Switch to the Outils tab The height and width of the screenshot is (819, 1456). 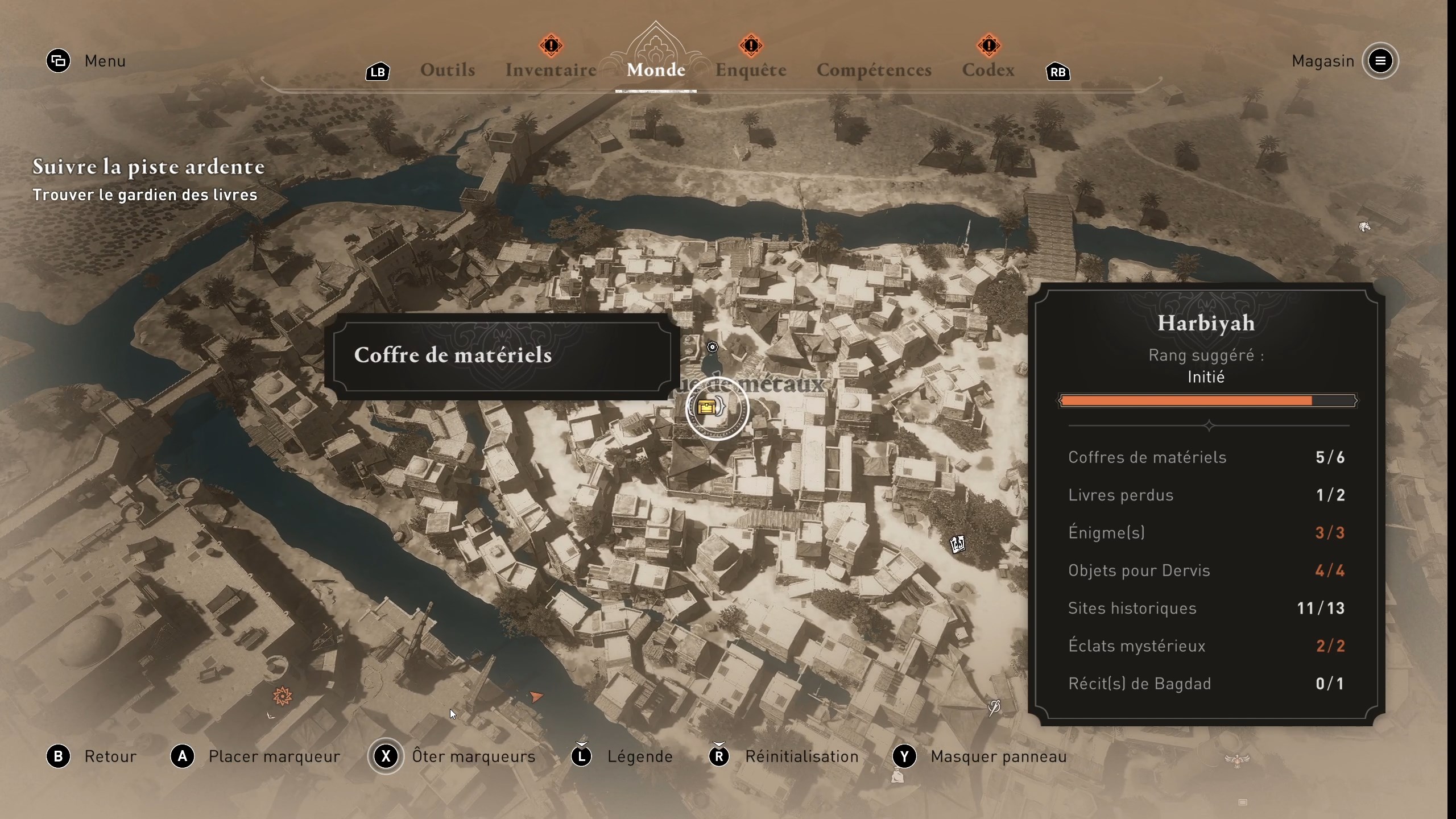point(448,70)
